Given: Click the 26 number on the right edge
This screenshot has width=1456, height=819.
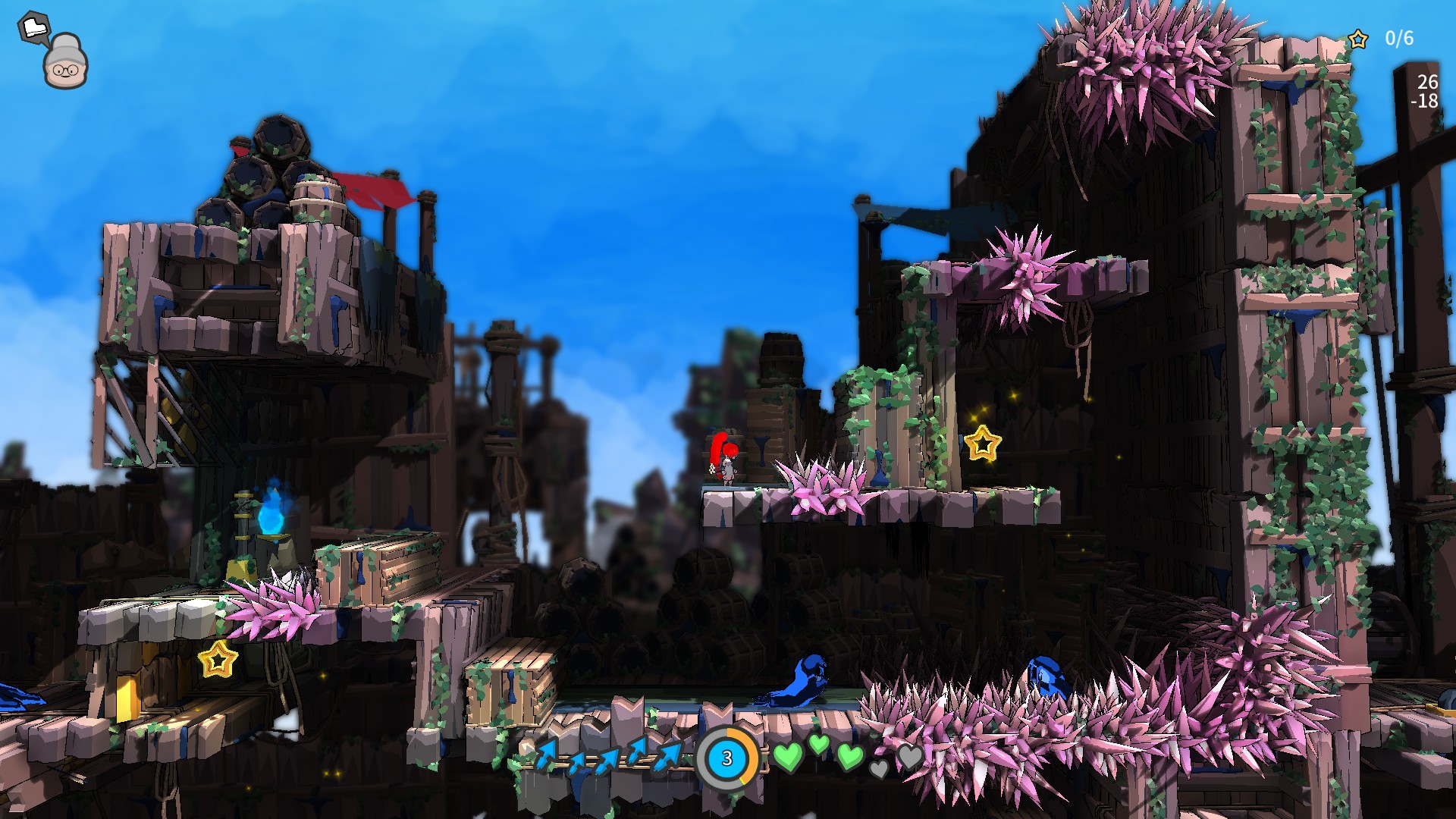Looking at the screenshot, I should coord(1429,83).
